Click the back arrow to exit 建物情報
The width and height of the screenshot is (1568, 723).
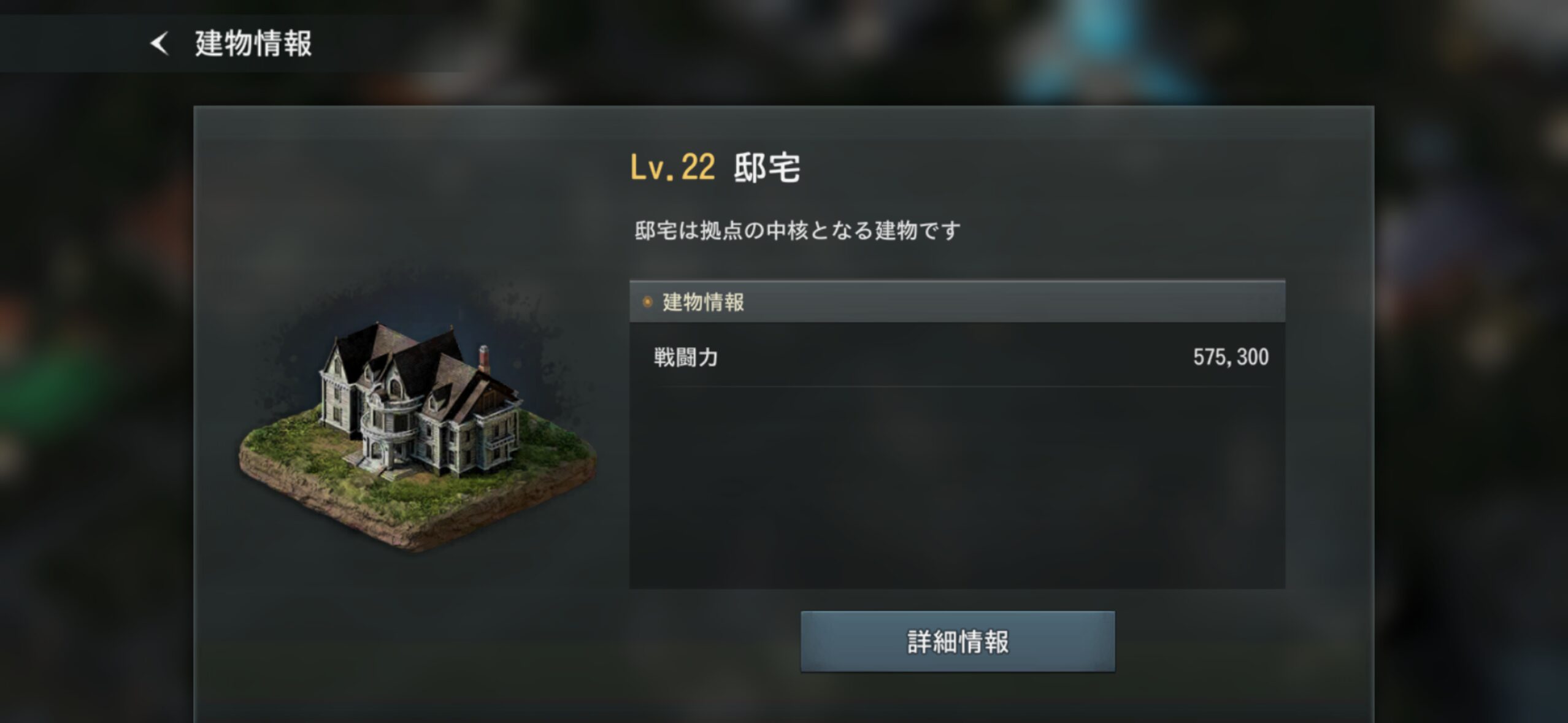161,43
